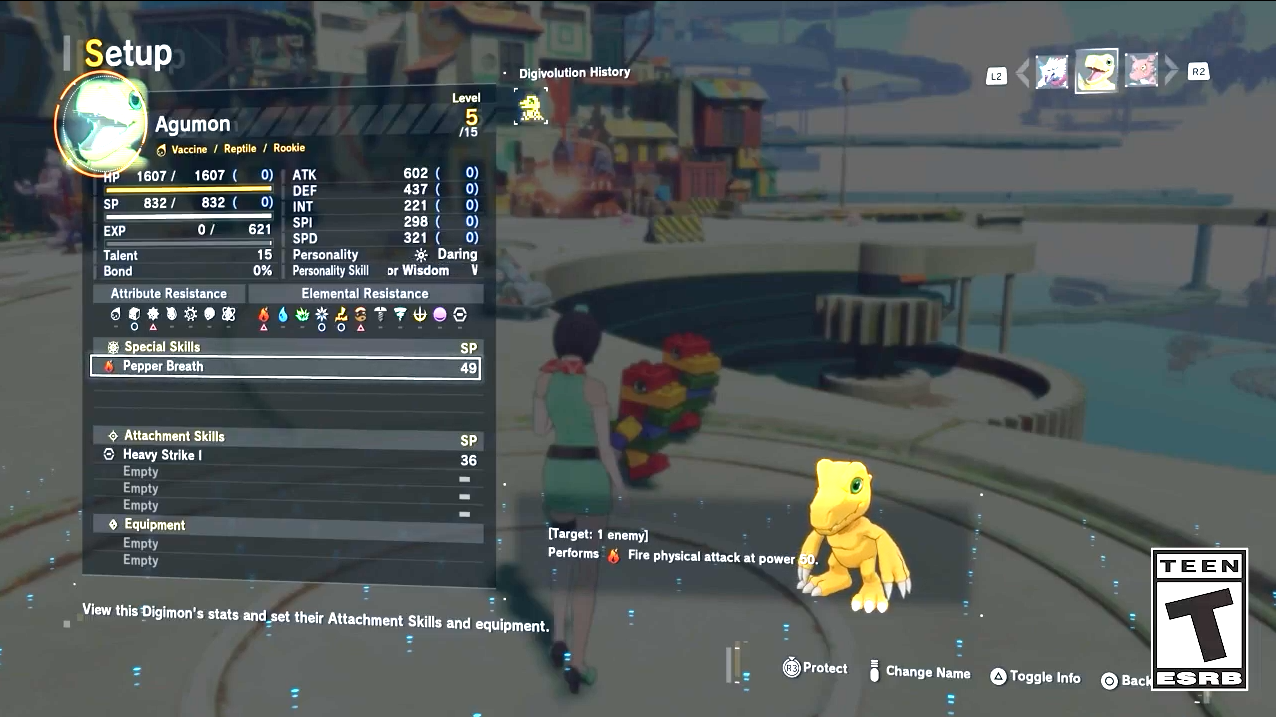1276x717 pixels.
Task: Click the yellow Agumon party portrait
Action: (x=1096, y=71)
